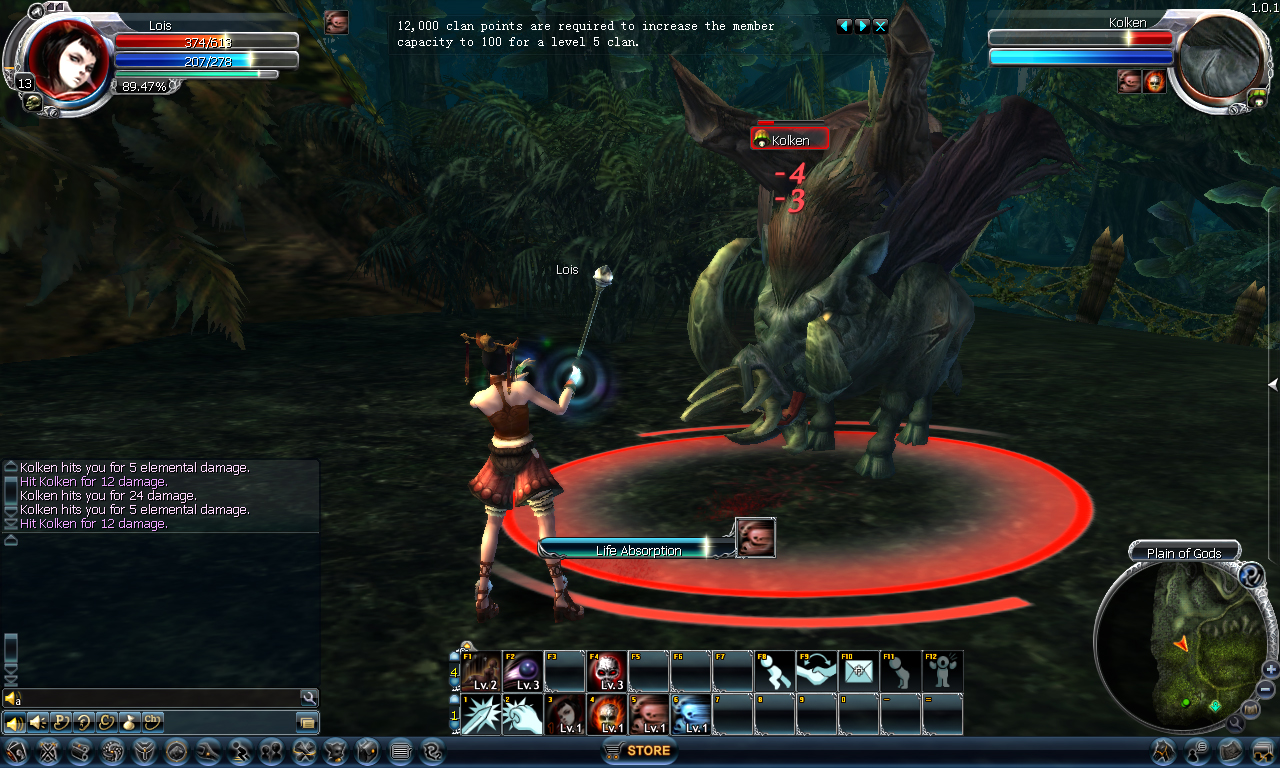Click the Plain of Gods minimap
Screen dimensions: 1280x768
tap(1178, 640)
